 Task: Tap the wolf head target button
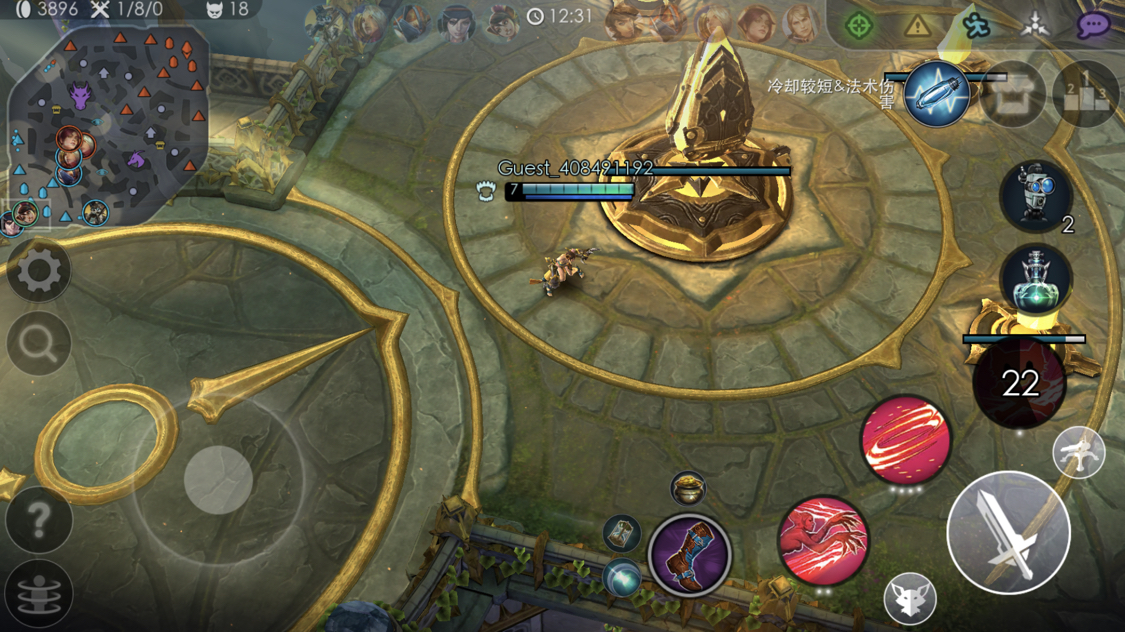(910, 598)
